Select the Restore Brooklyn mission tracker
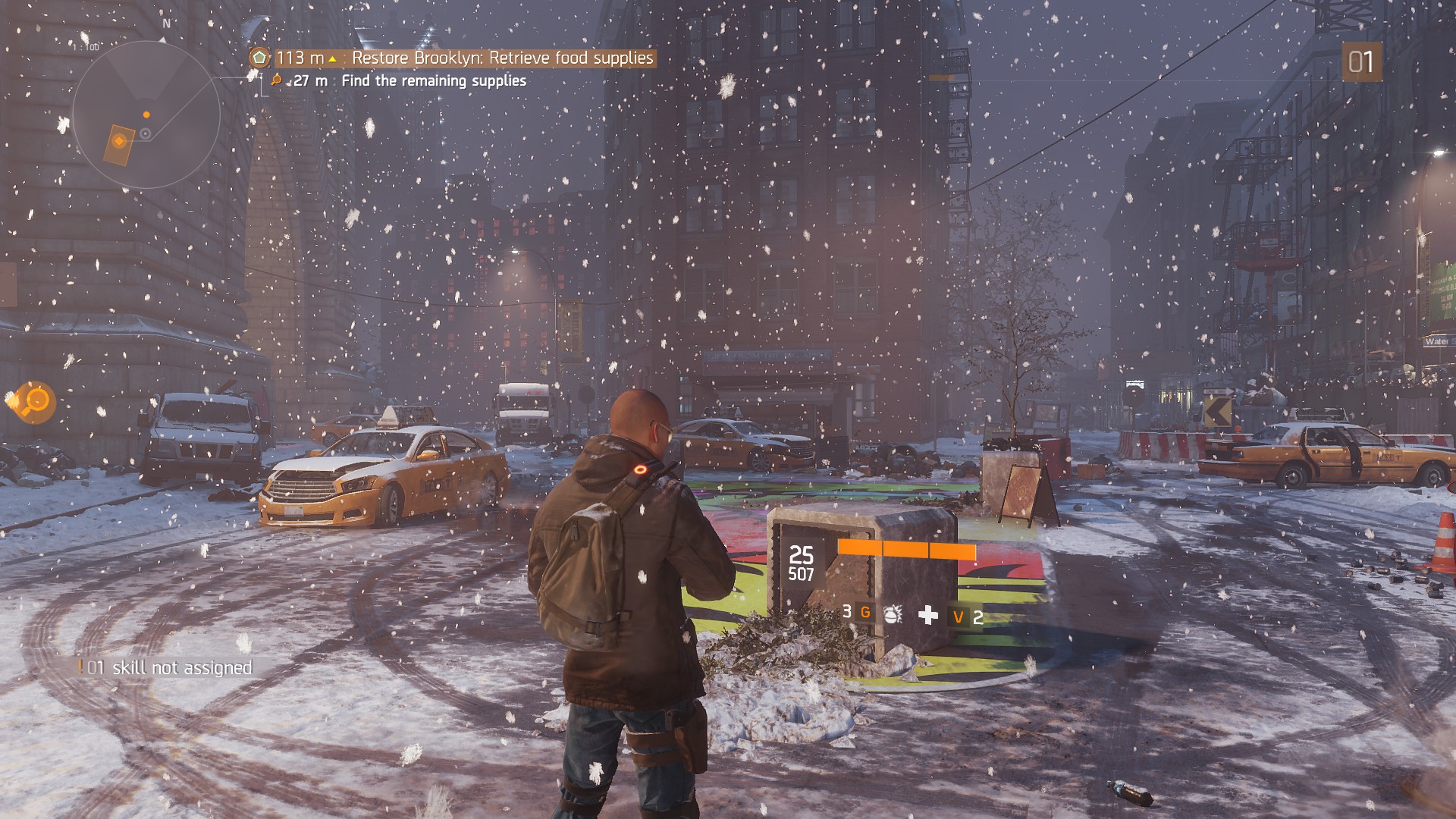 (453, 58)
